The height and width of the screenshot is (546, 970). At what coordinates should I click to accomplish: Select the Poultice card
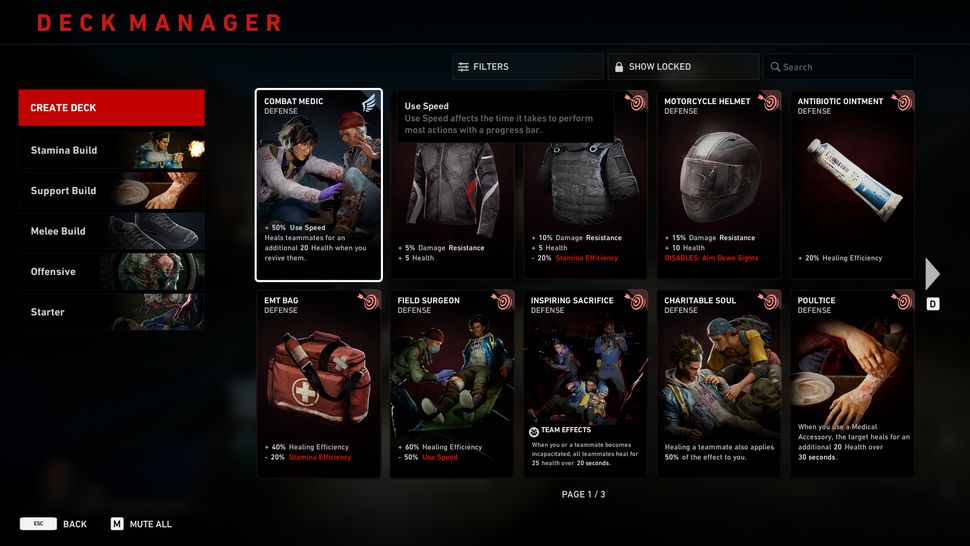click(x=852, y=384)
